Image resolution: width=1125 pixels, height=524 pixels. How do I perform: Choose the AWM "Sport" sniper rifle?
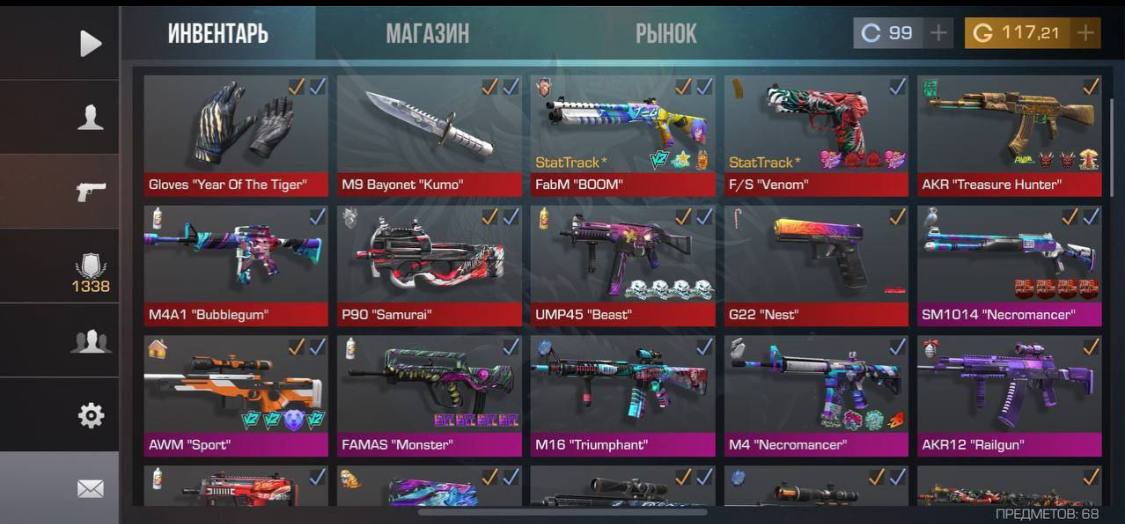(x=236, y=394)
